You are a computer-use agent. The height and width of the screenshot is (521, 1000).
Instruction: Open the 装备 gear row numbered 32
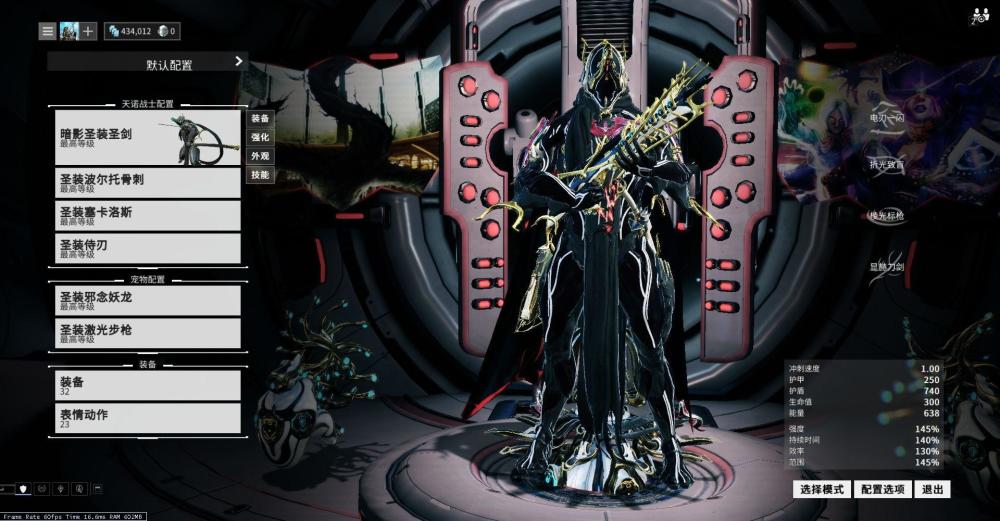(x=148, y=385)
